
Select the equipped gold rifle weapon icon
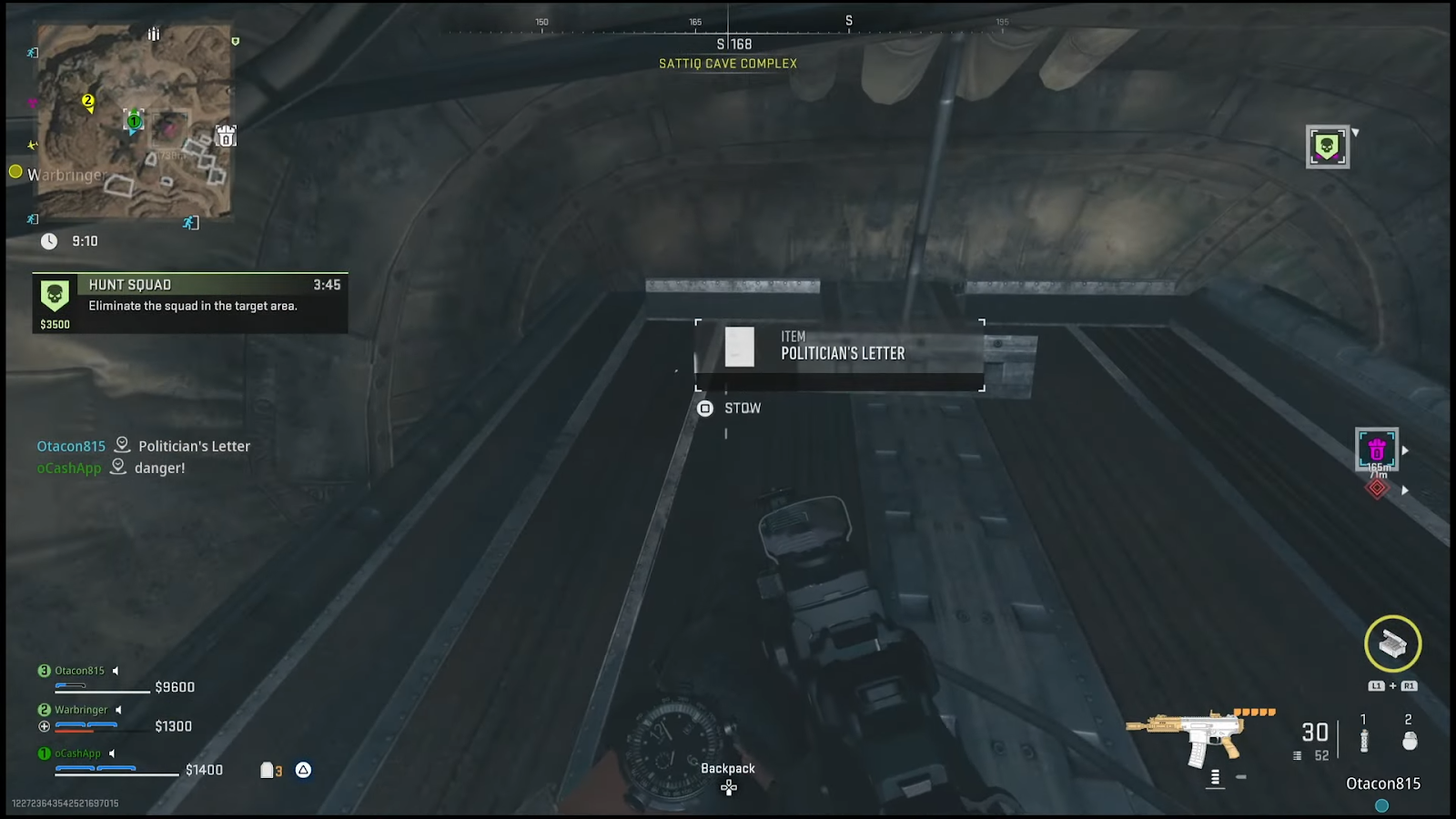[x=1186, y=735]
